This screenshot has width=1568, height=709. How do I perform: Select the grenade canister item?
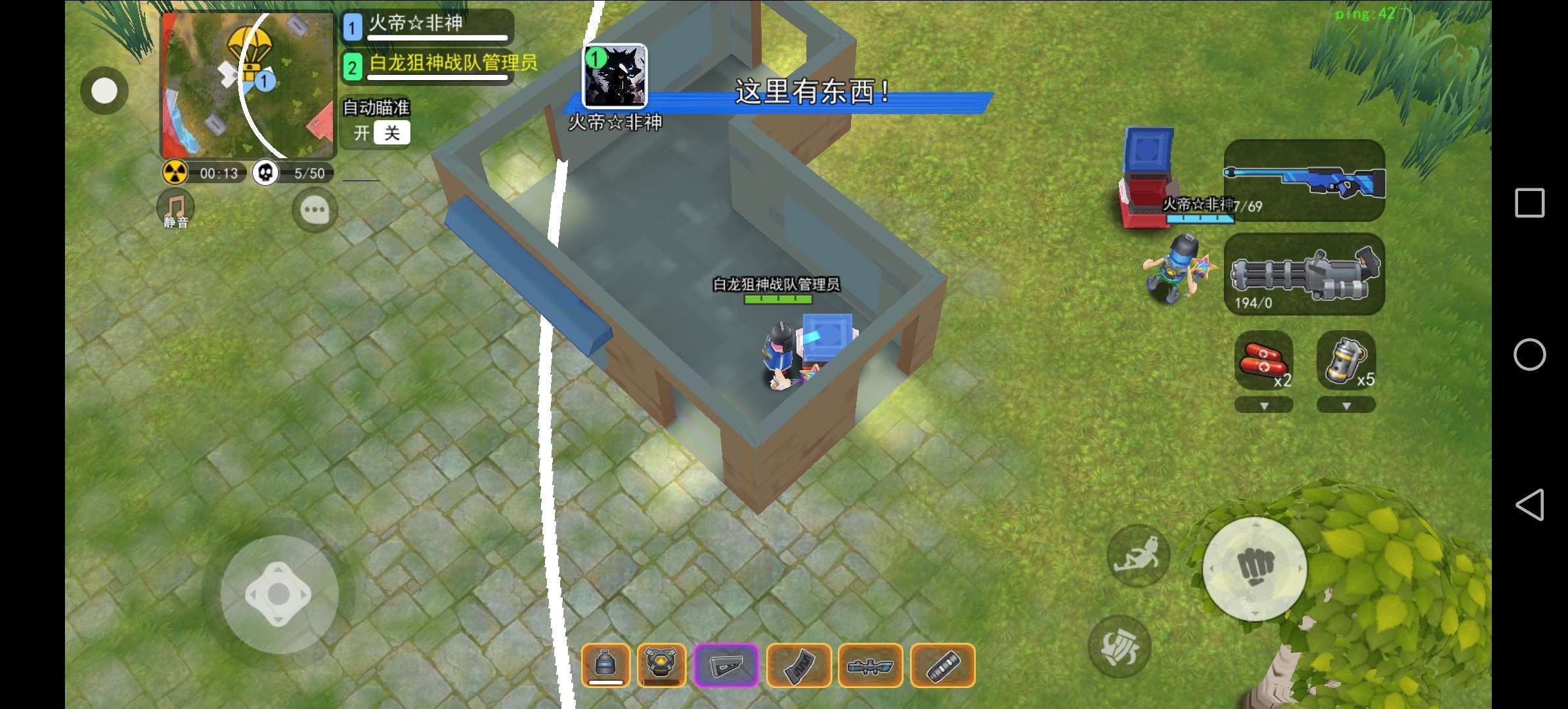(1345, 360)
